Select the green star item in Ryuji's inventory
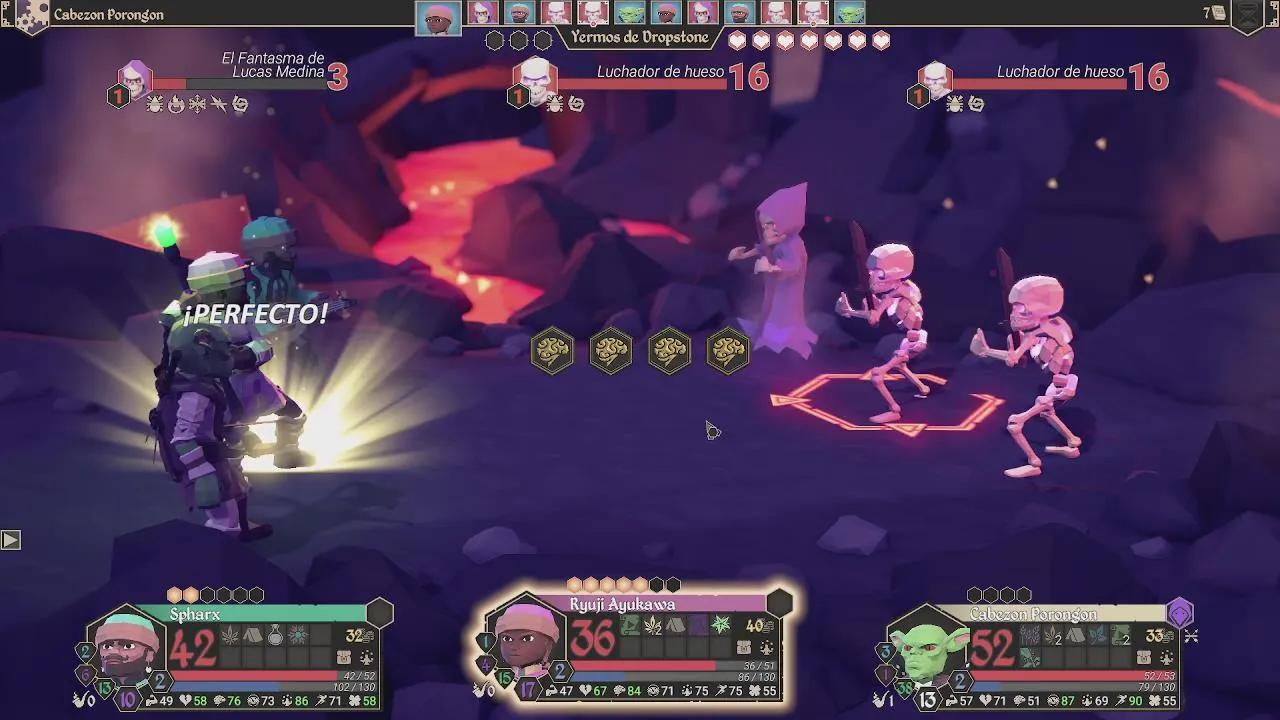1280x720 pixels. (720, 626)
